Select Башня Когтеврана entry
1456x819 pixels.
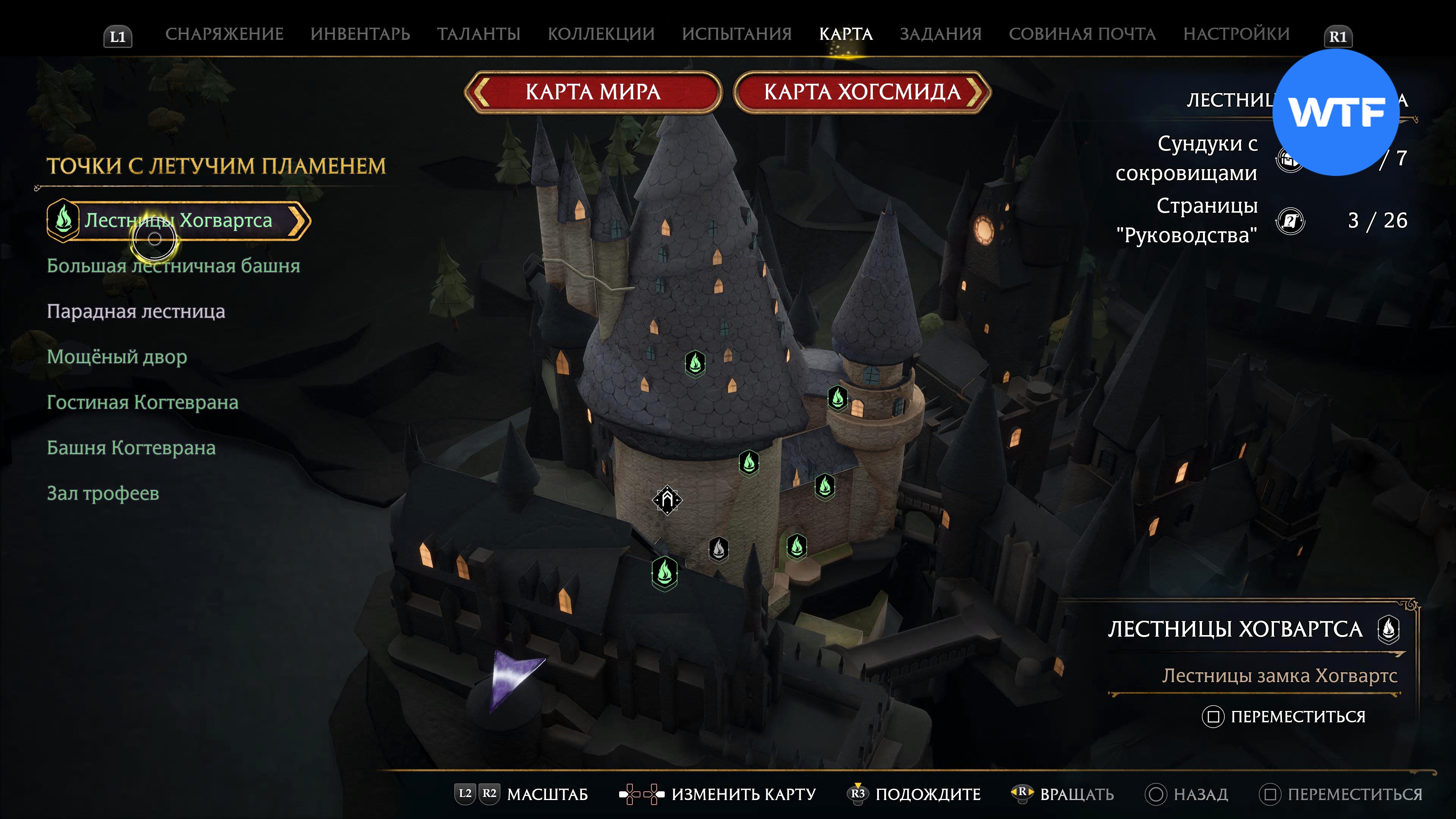pos(131,448)
